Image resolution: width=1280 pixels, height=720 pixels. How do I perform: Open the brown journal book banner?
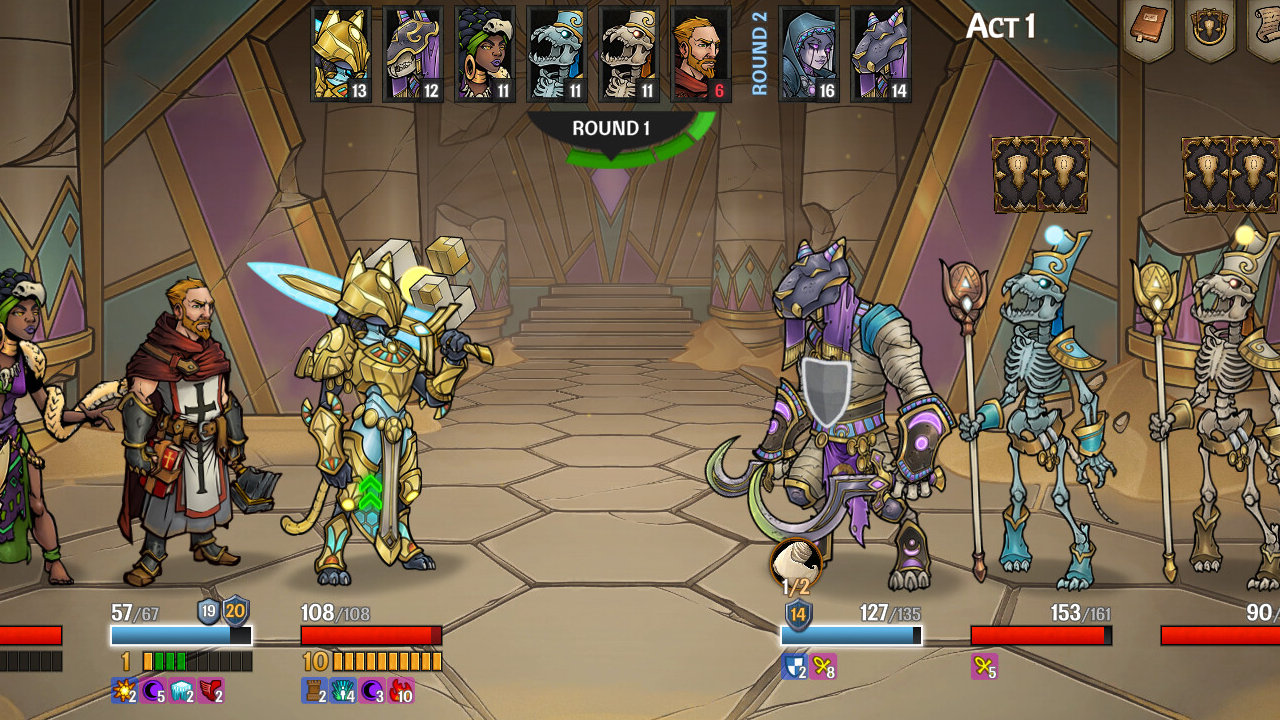click(x=1149, y=27)
